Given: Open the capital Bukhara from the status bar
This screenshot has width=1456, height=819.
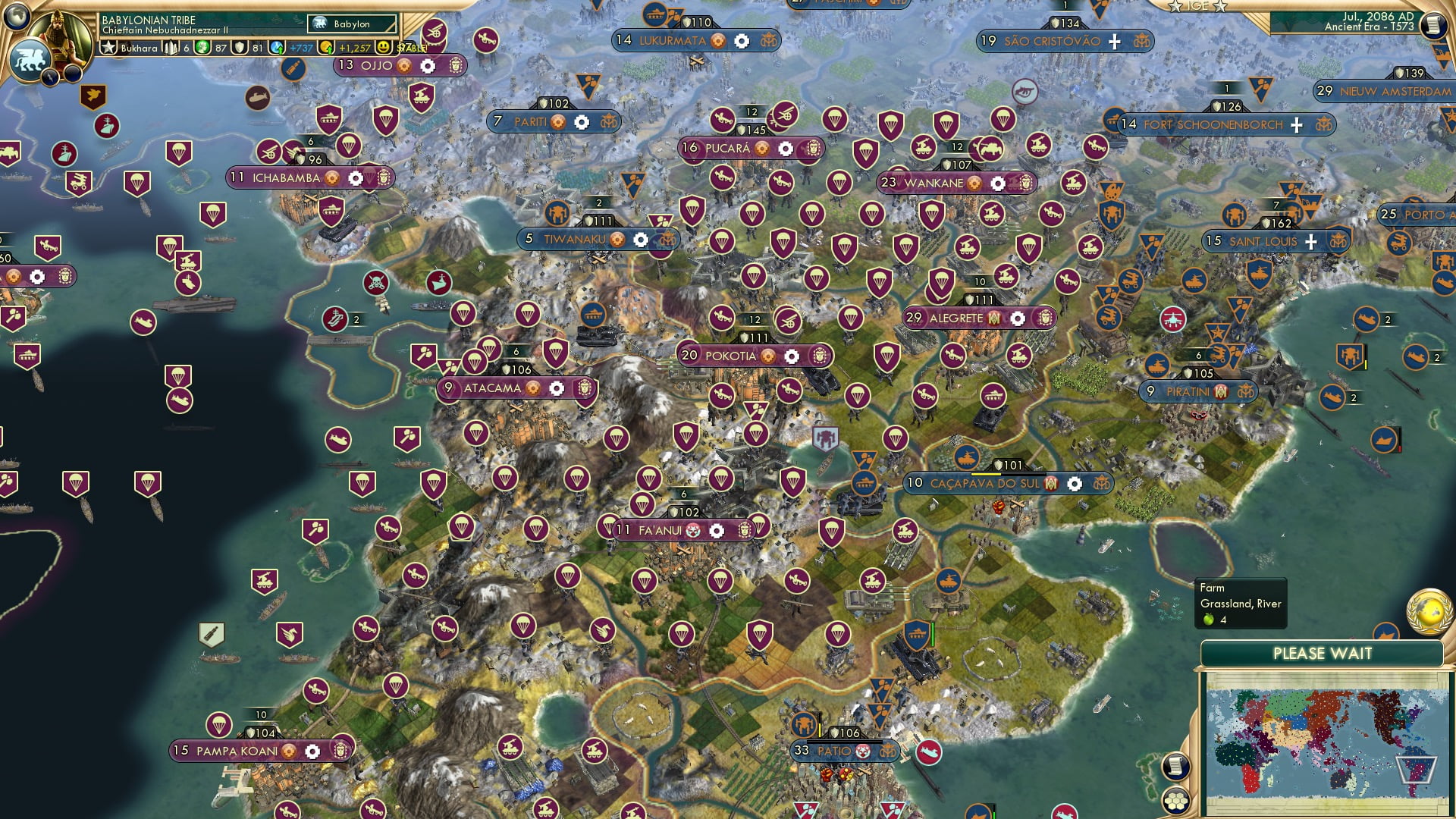Looking at the screenshot, I should [x=140, y=47].
